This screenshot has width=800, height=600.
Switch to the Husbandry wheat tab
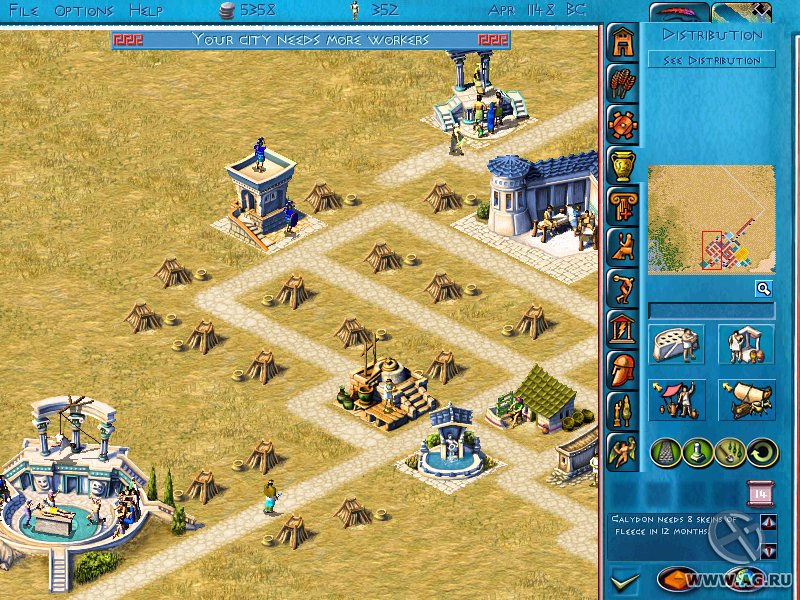(x=622, y=84)
